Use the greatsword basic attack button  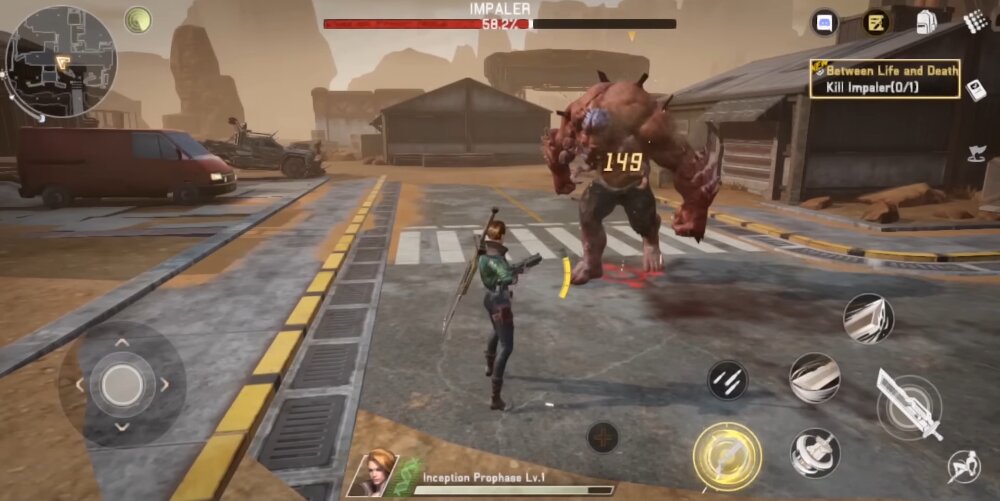(x=909, y=405)
